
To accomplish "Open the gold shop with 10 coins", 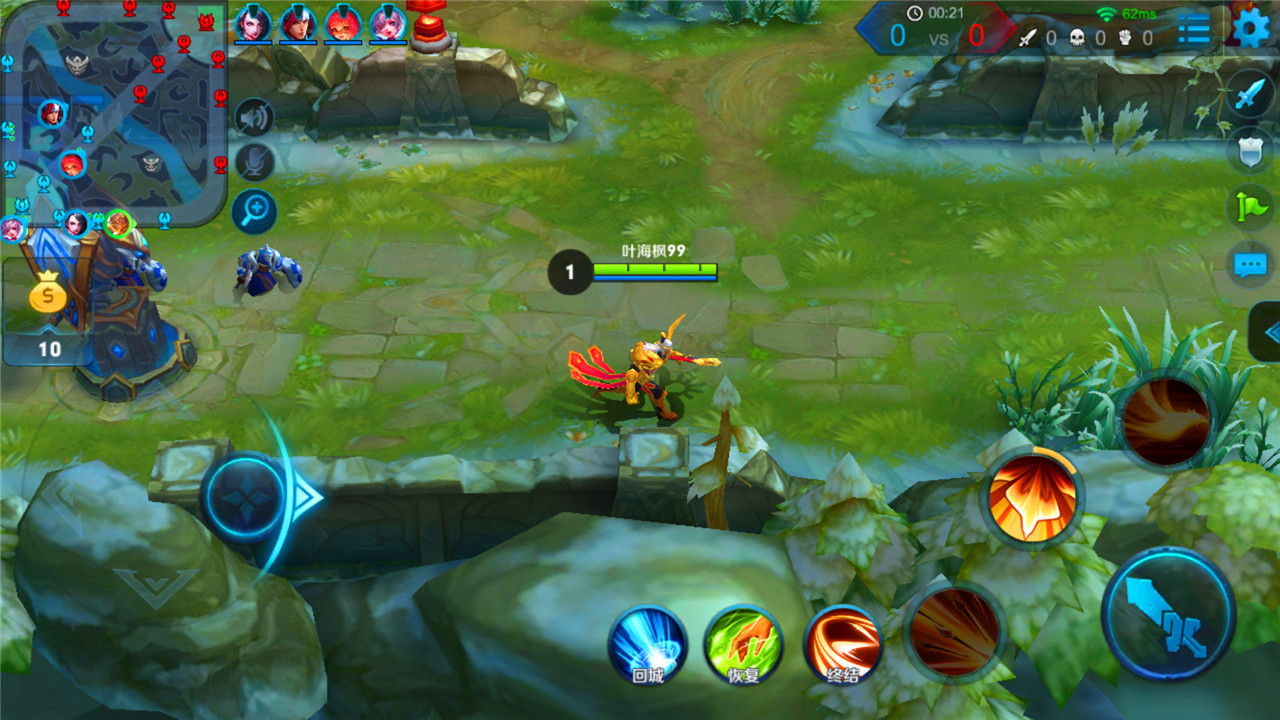I will 48,312.
